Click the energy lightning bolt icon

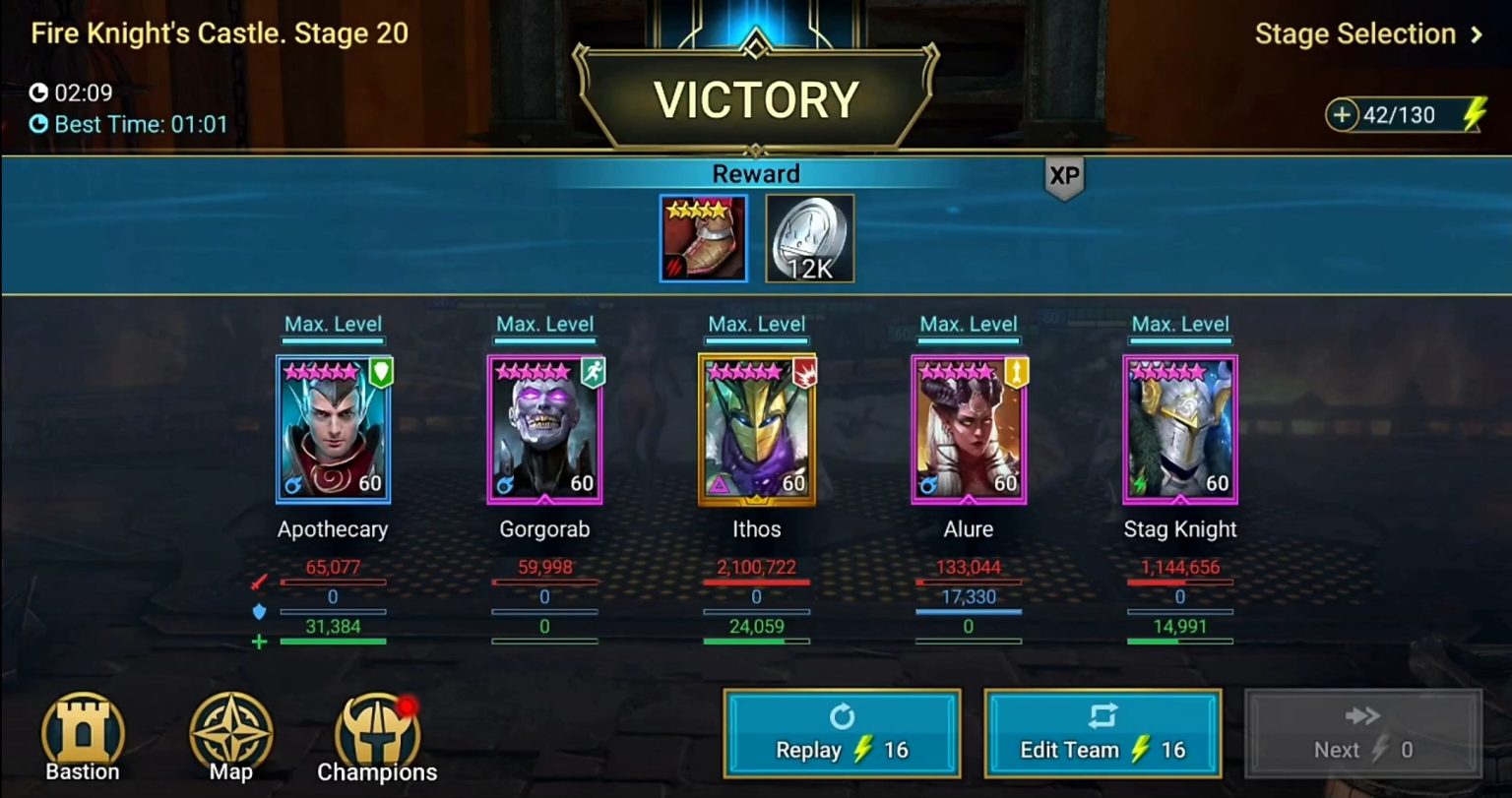pos(1477,115)
